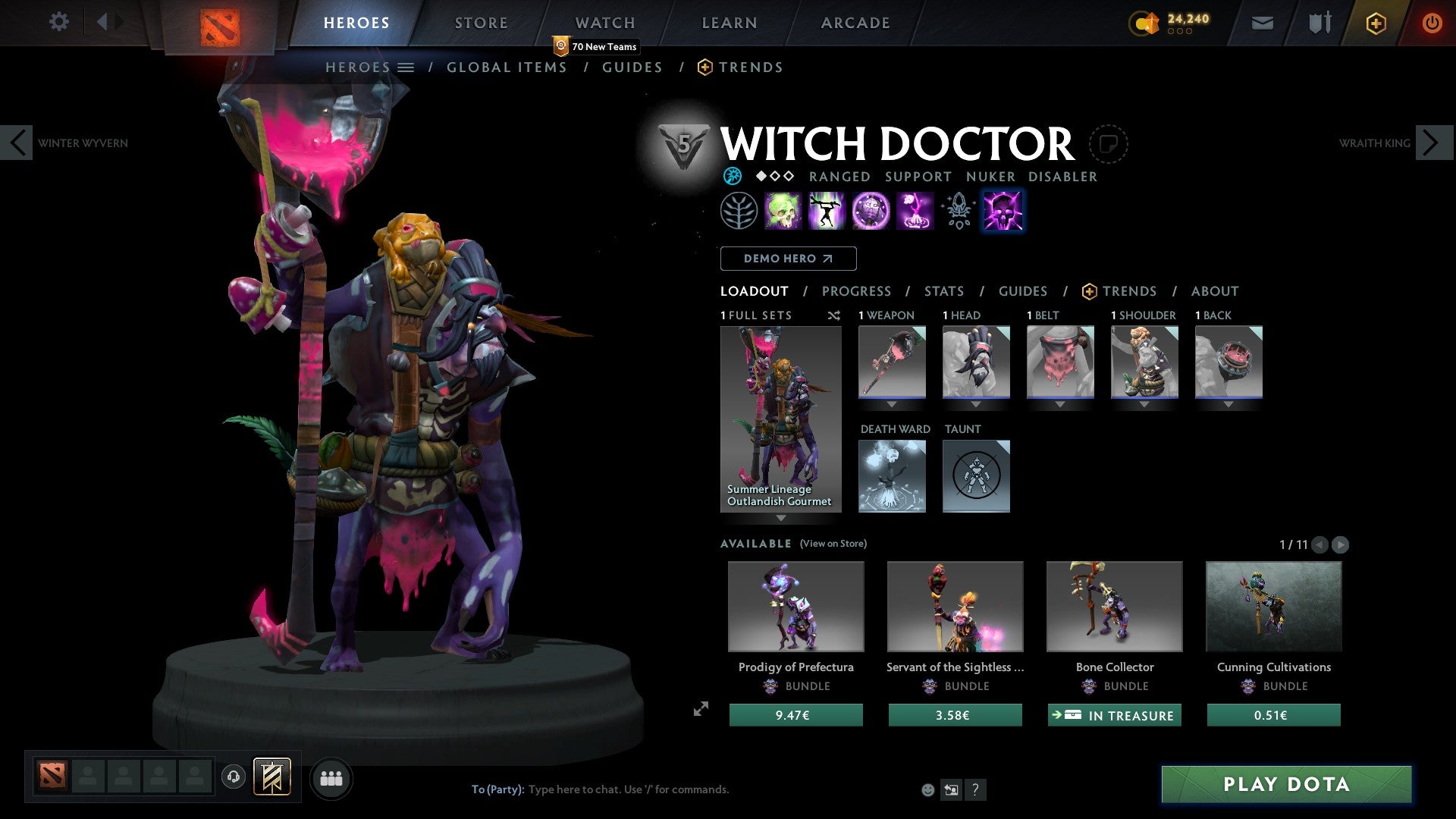Switch to the Progress tab
The height and width of the screenshot is (819, 1456).
(x=856, y=291)
